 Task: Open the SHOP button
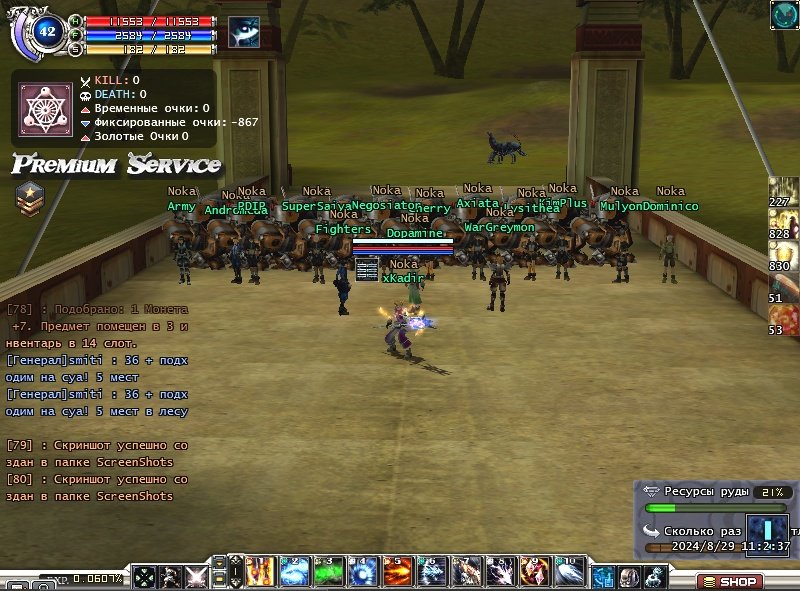[730, 581]
